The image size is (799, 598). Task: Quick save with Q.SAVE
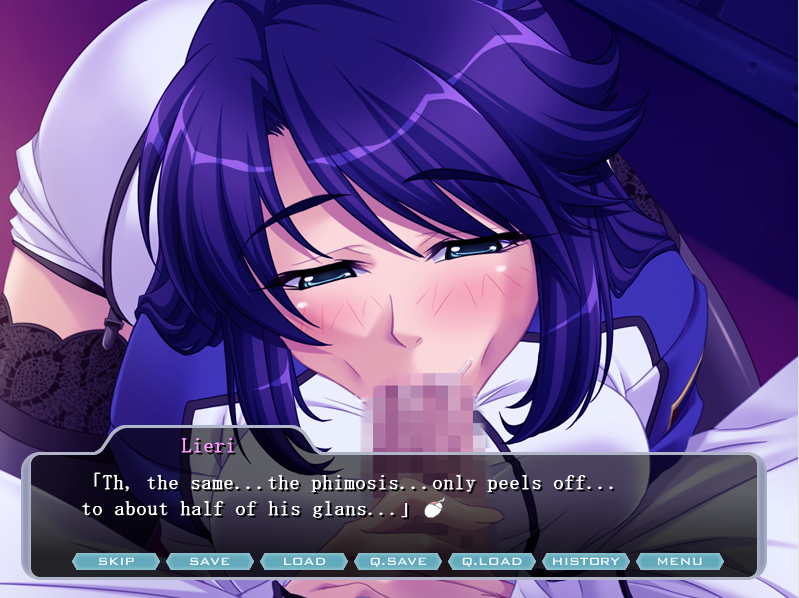tap(398, 561)
